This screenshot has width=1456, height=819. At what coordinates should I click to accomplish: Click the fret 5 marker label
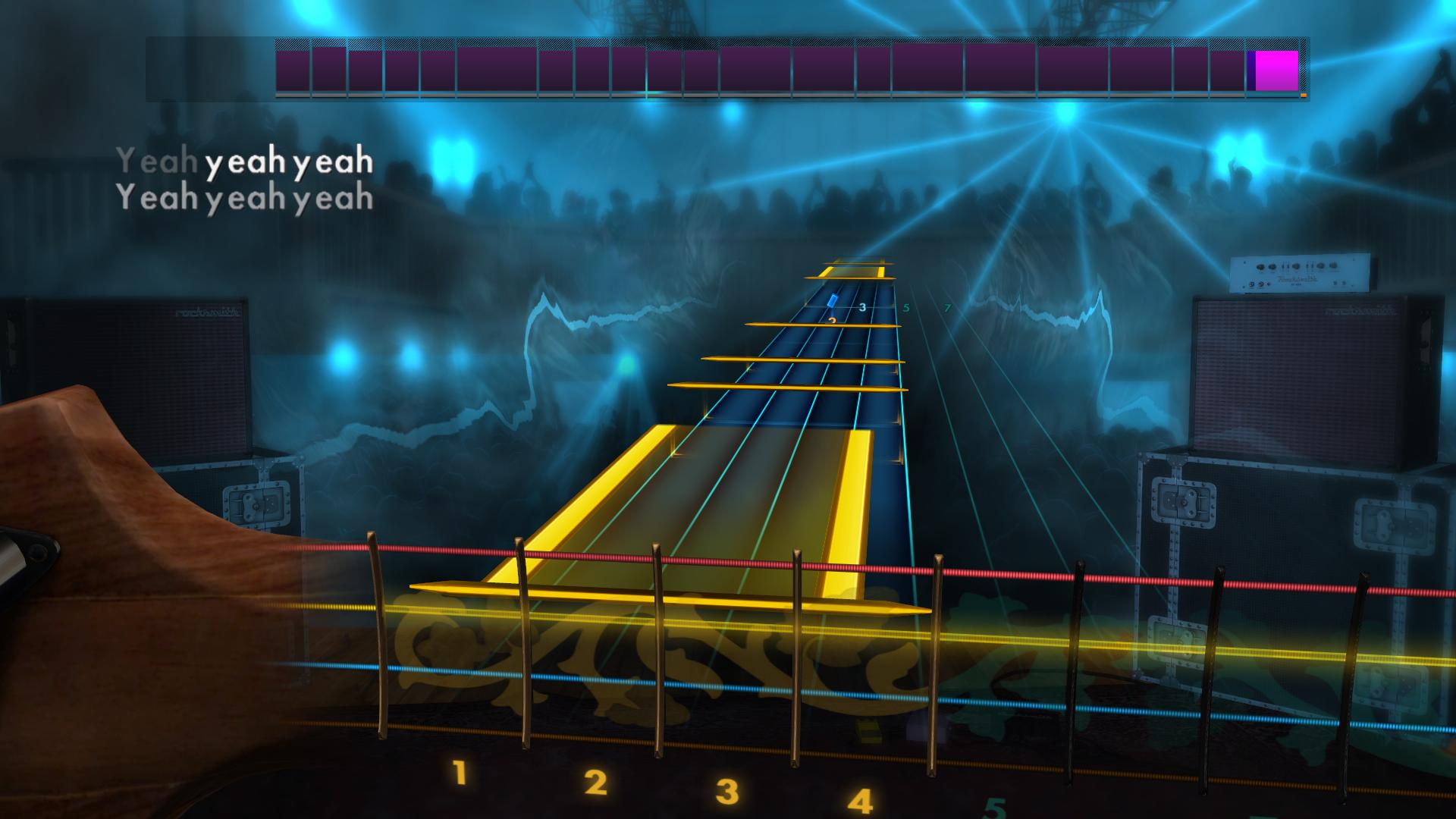point(905,306)
